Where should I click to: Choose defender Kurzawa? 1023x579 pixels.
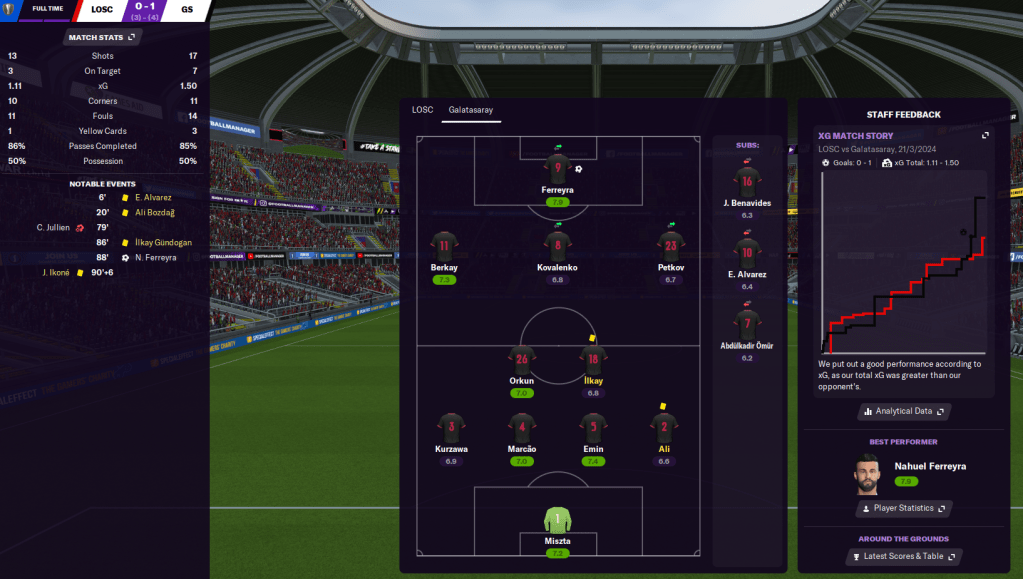(451, 428)
